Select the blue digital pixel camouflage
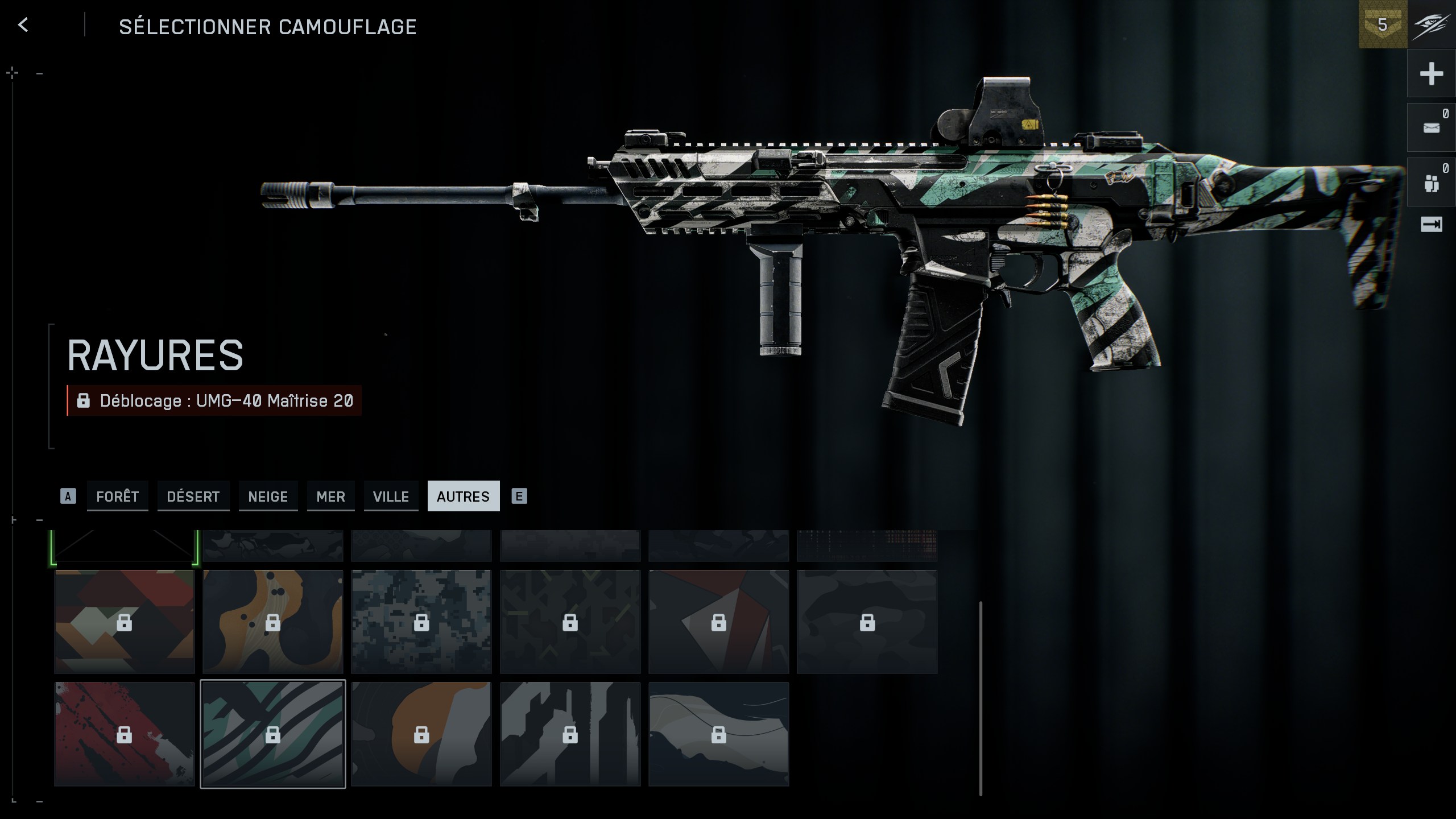Screen dimensions: 1456x819 point(421,622)
